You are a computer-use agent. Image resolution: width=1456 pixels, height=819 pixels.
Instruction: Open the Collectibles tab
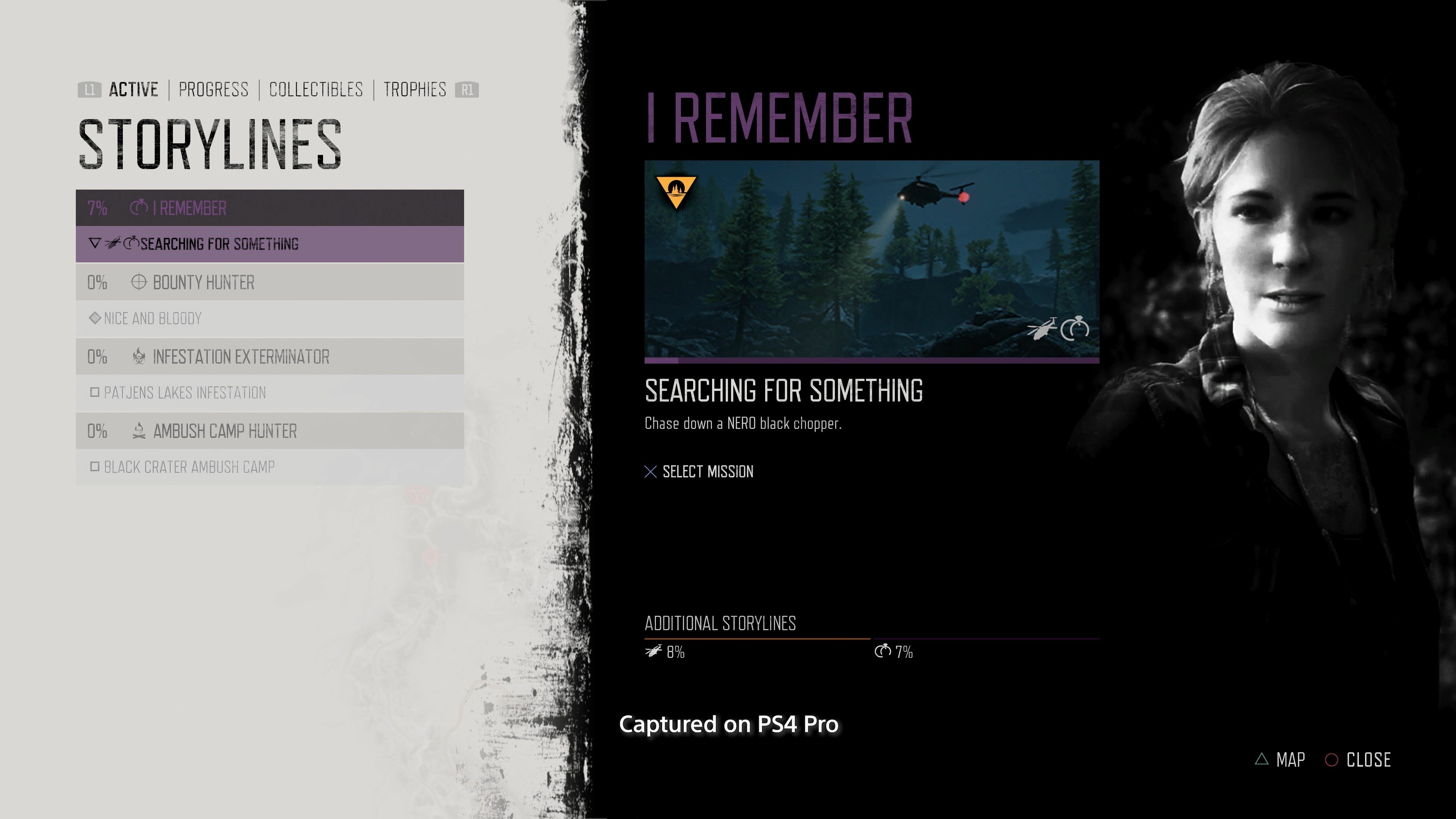(x=316, y=89)
